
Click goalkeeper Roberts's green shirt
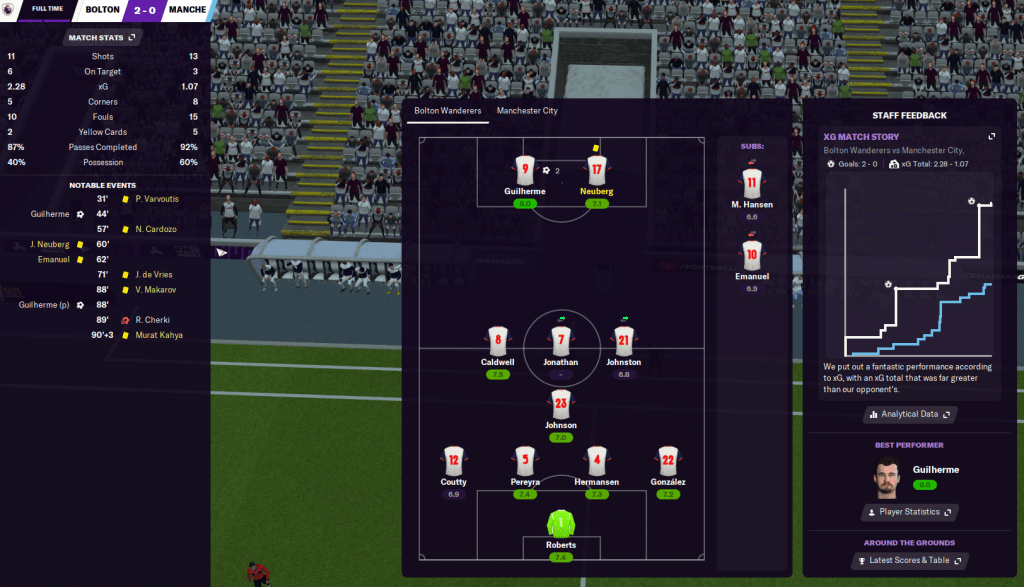[x=561, y=523]
